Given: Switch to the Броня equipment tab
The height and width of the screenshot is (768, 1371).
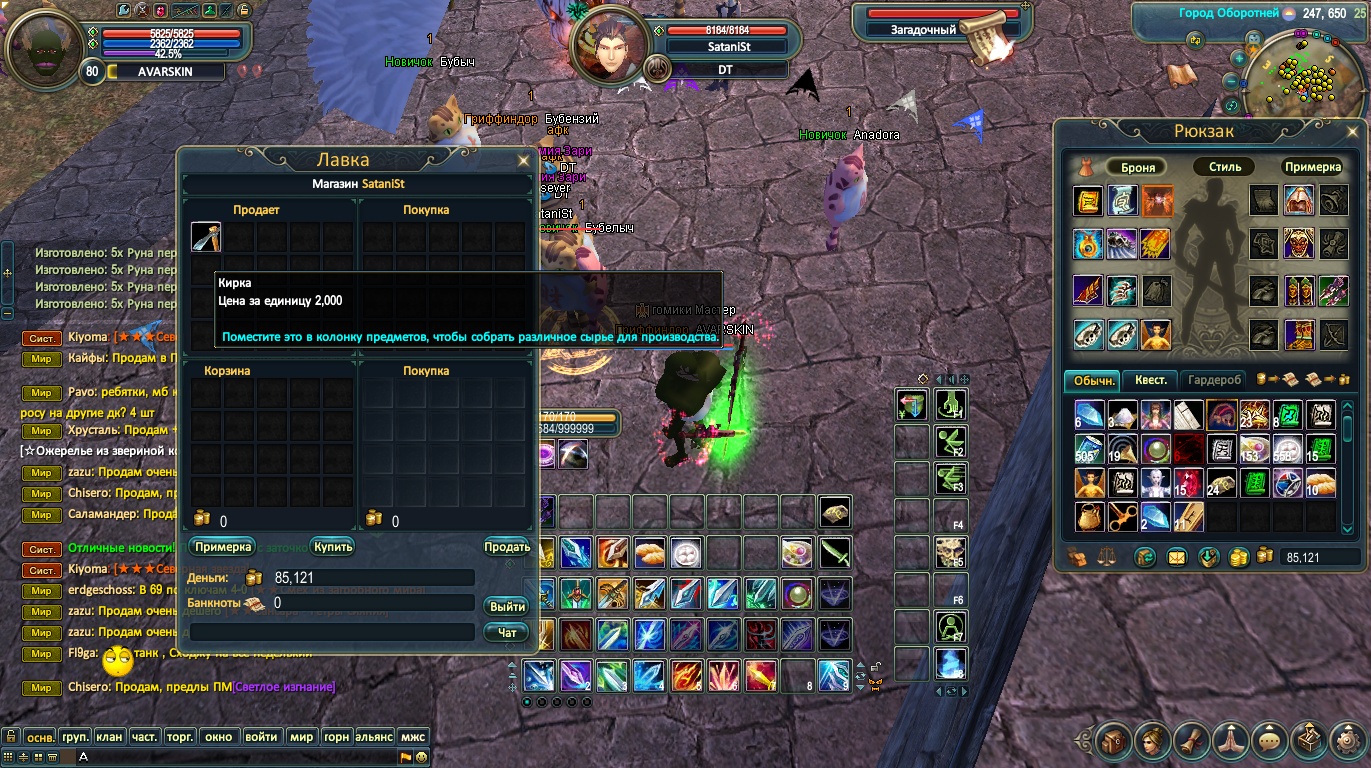Looking at the screenshot, I should point(1138,167).
